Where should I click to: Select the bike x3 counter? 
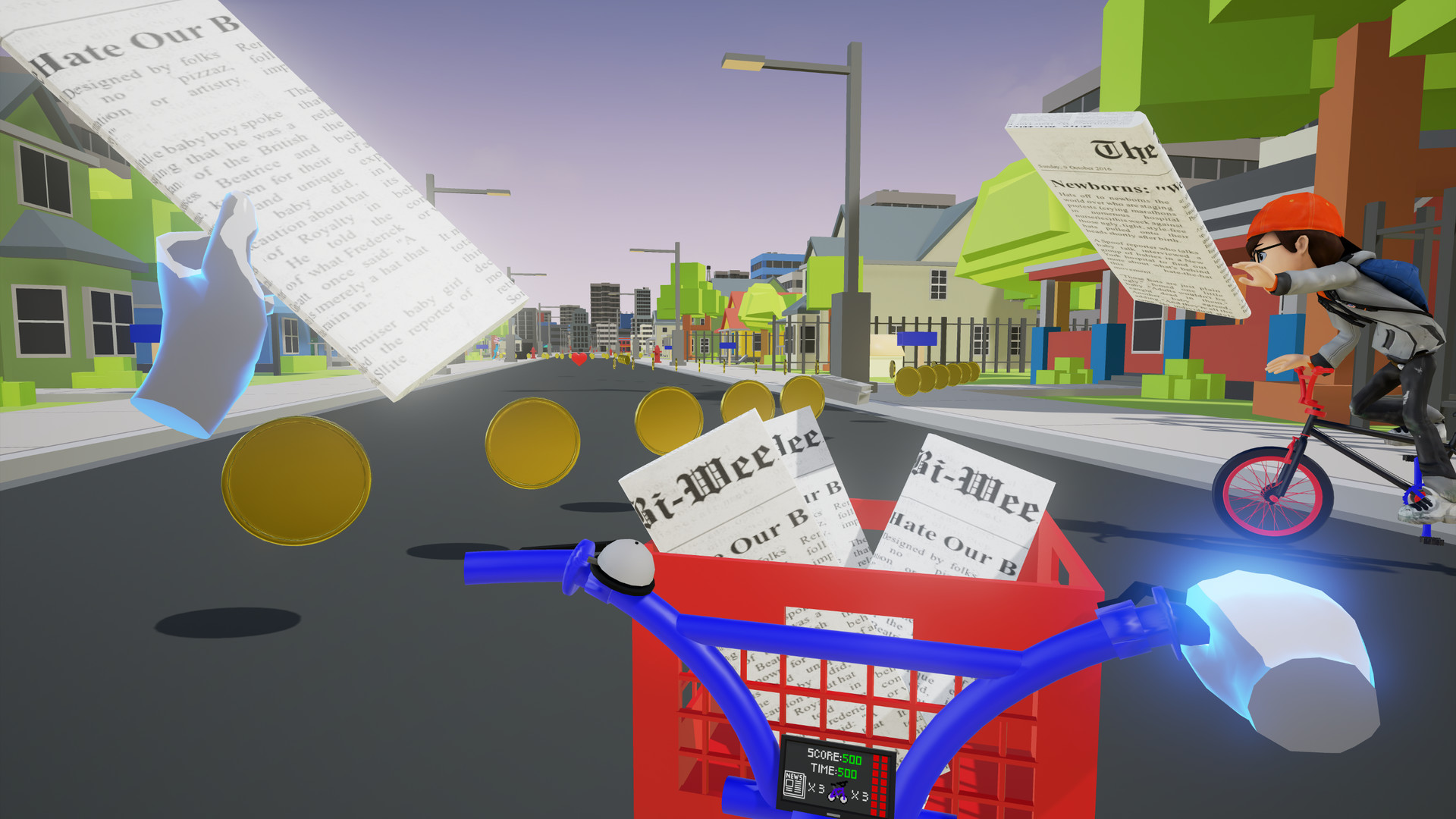click(860, 795)
